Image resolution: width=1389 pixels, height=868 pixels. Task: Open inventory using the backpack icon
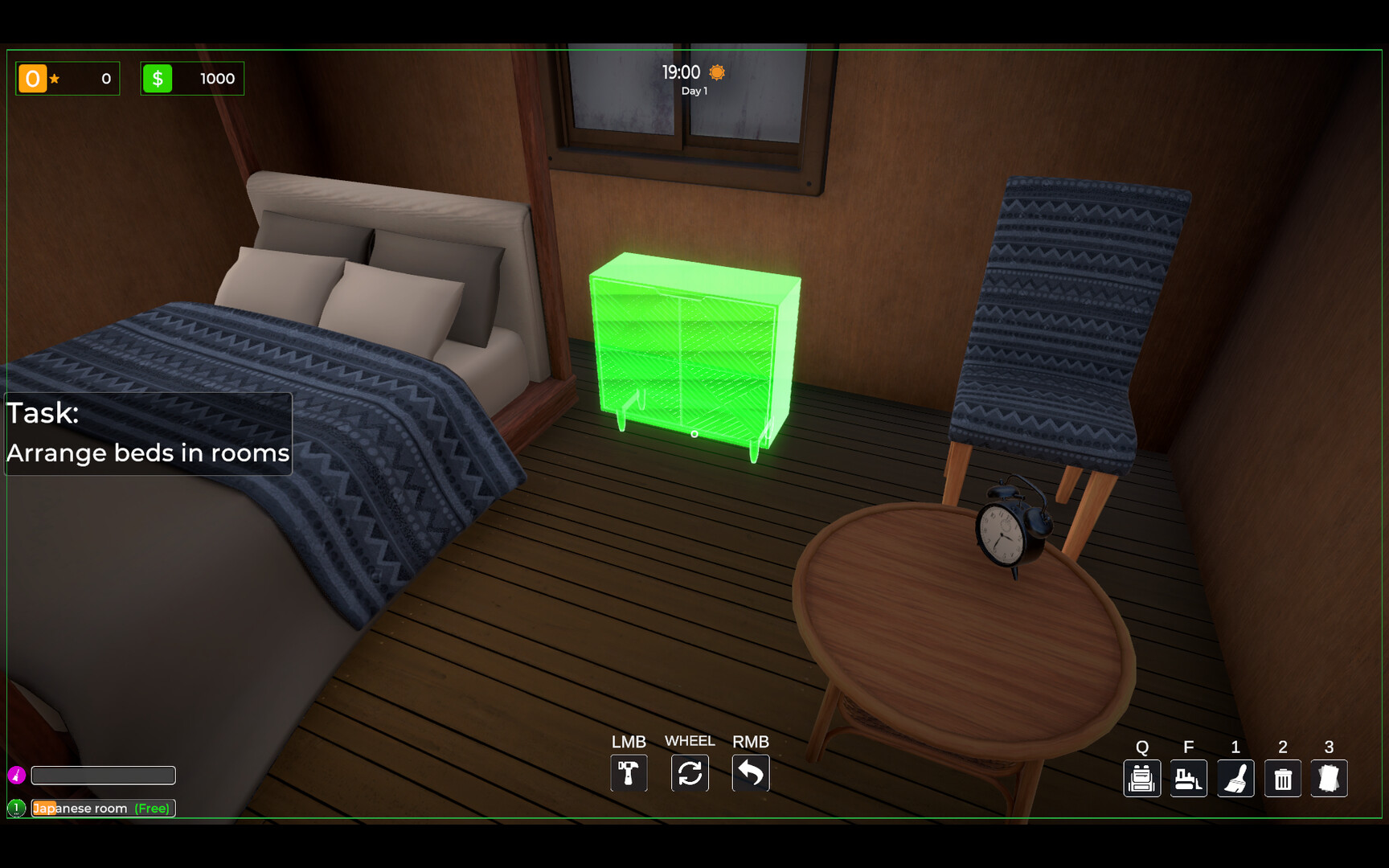pos(1142,777)
